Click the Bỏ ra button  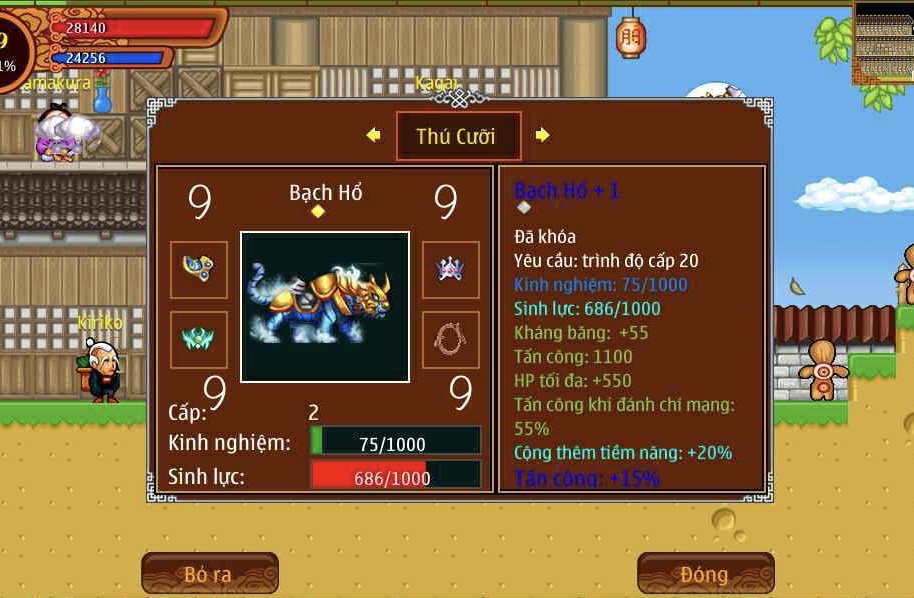209,574
